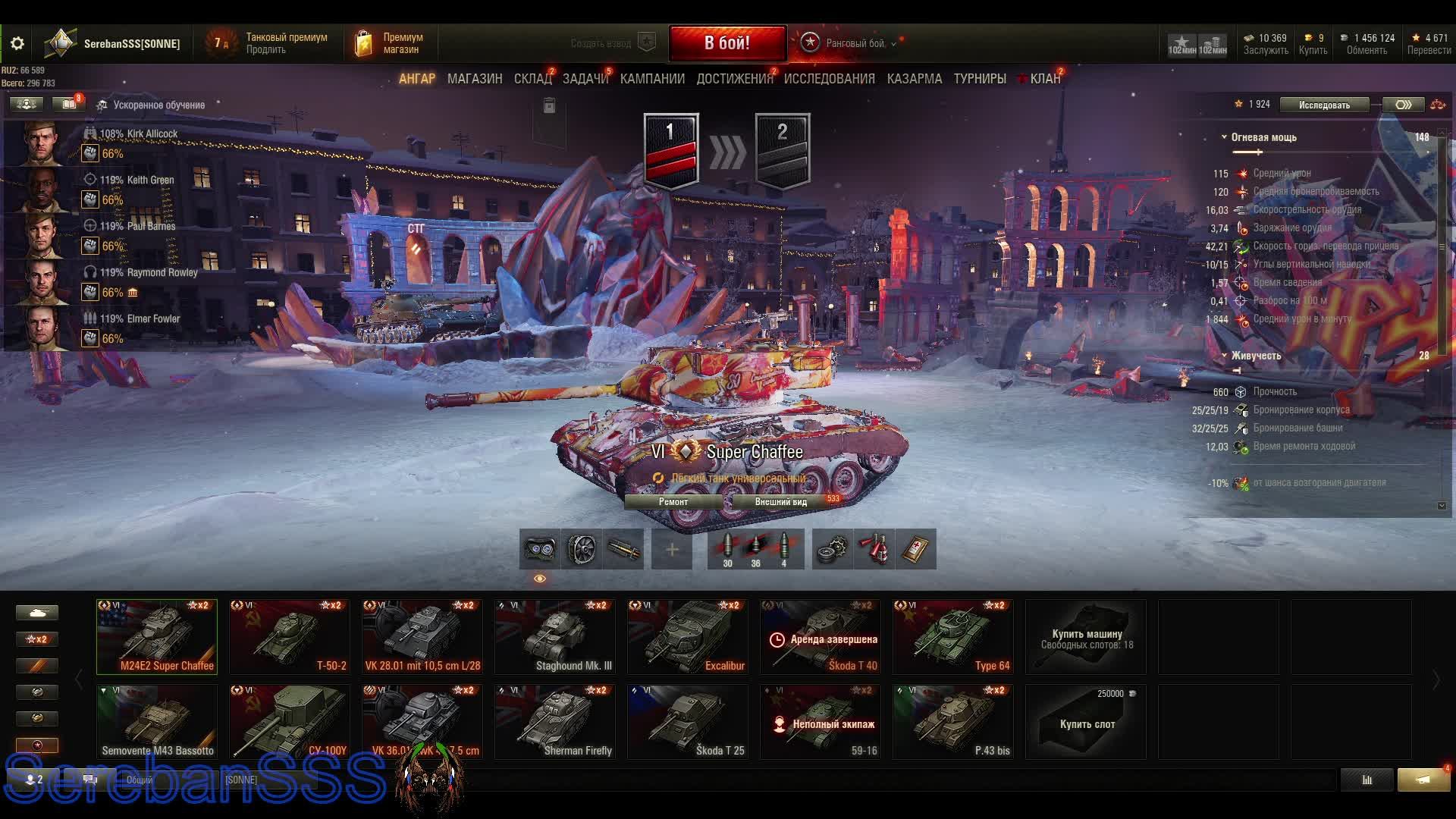Open the settings gear menu

[x=17, y=43]
